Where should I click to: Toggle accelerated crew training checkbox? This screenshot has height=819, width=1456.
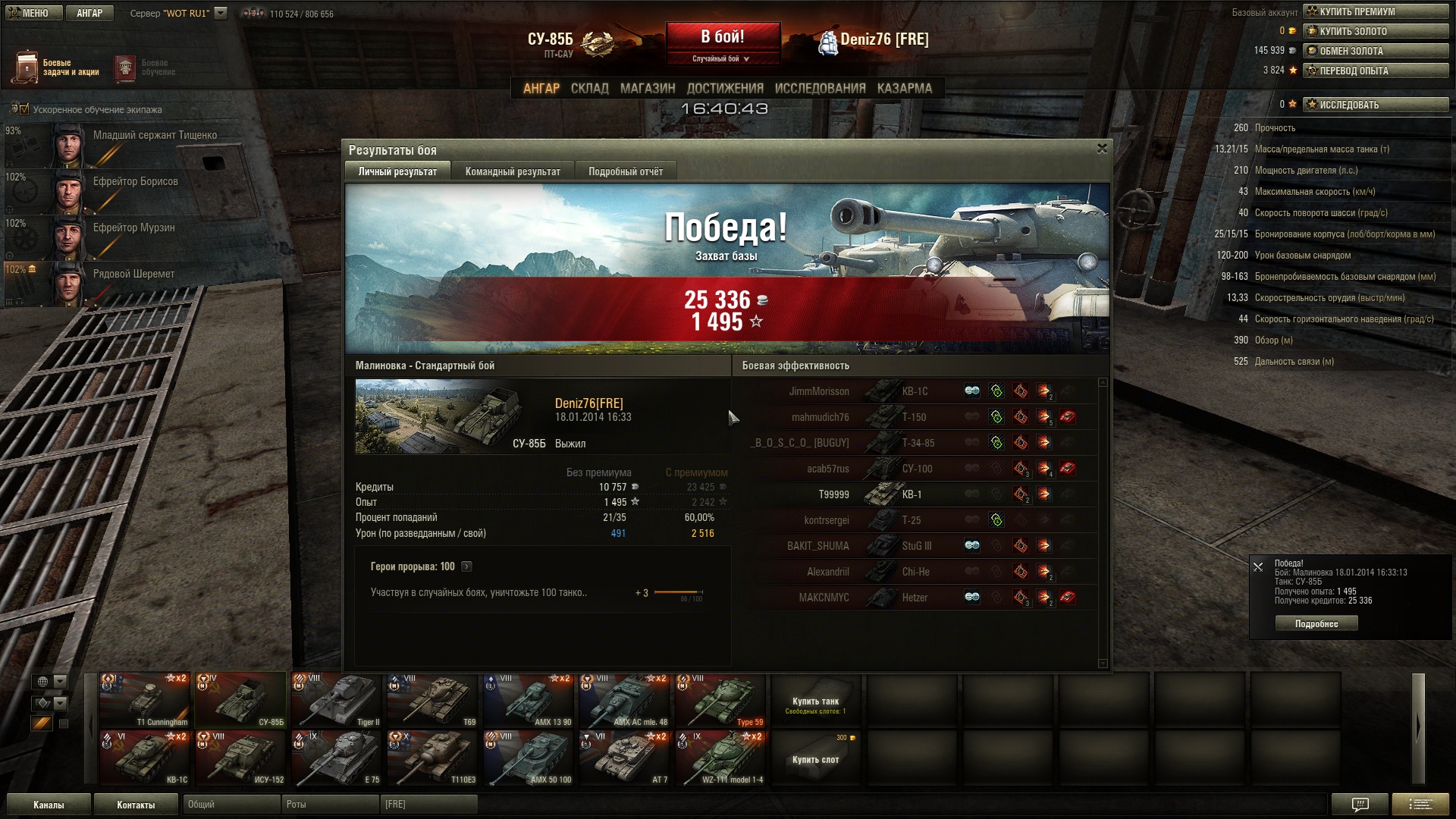(x=24, y=109)
